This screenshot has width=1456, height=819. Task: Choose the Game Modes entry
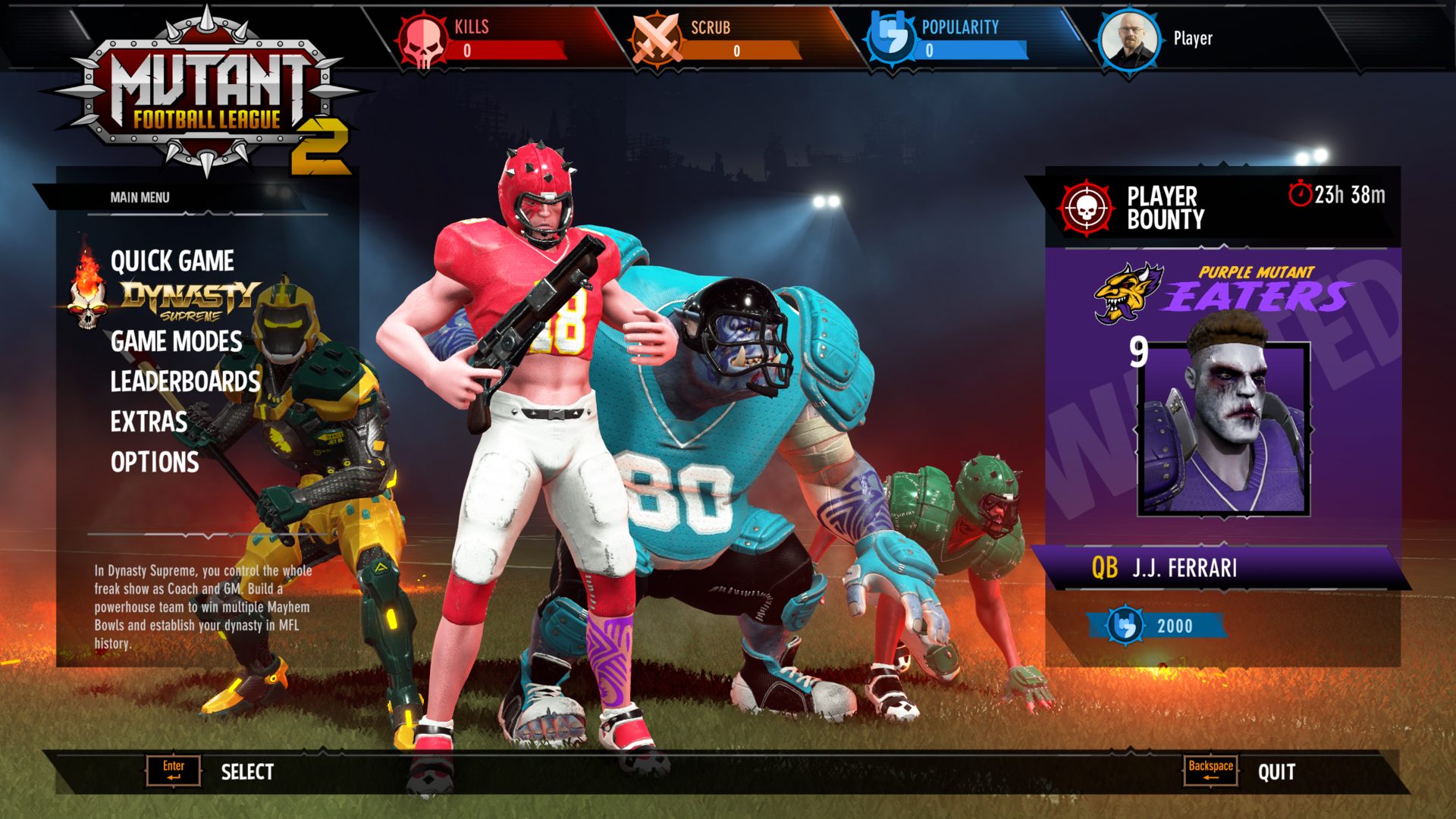pos(176,341)
